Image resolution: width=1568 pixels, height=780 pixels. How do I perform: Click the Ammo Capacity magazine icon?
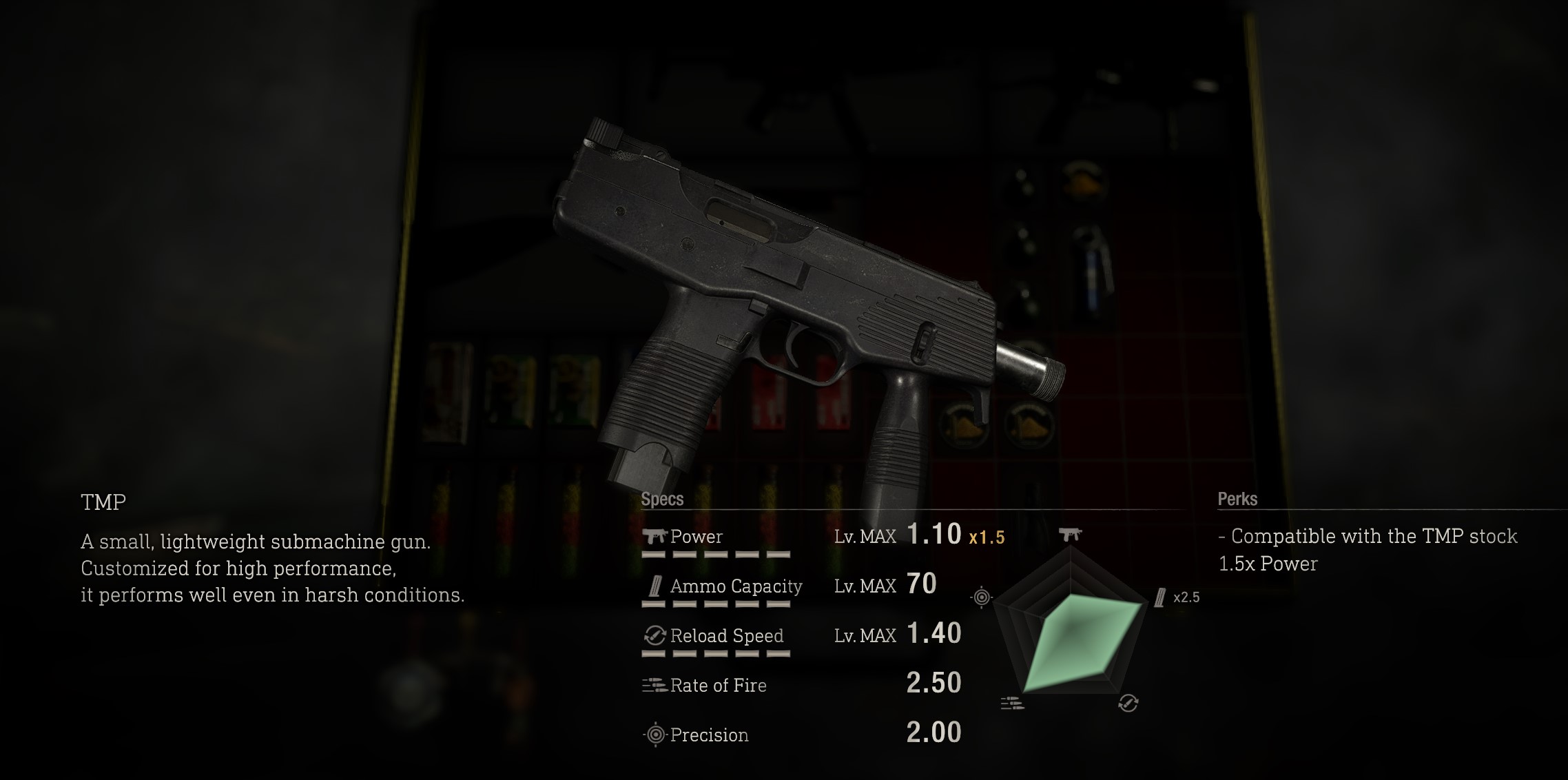(x=655, y=586)
